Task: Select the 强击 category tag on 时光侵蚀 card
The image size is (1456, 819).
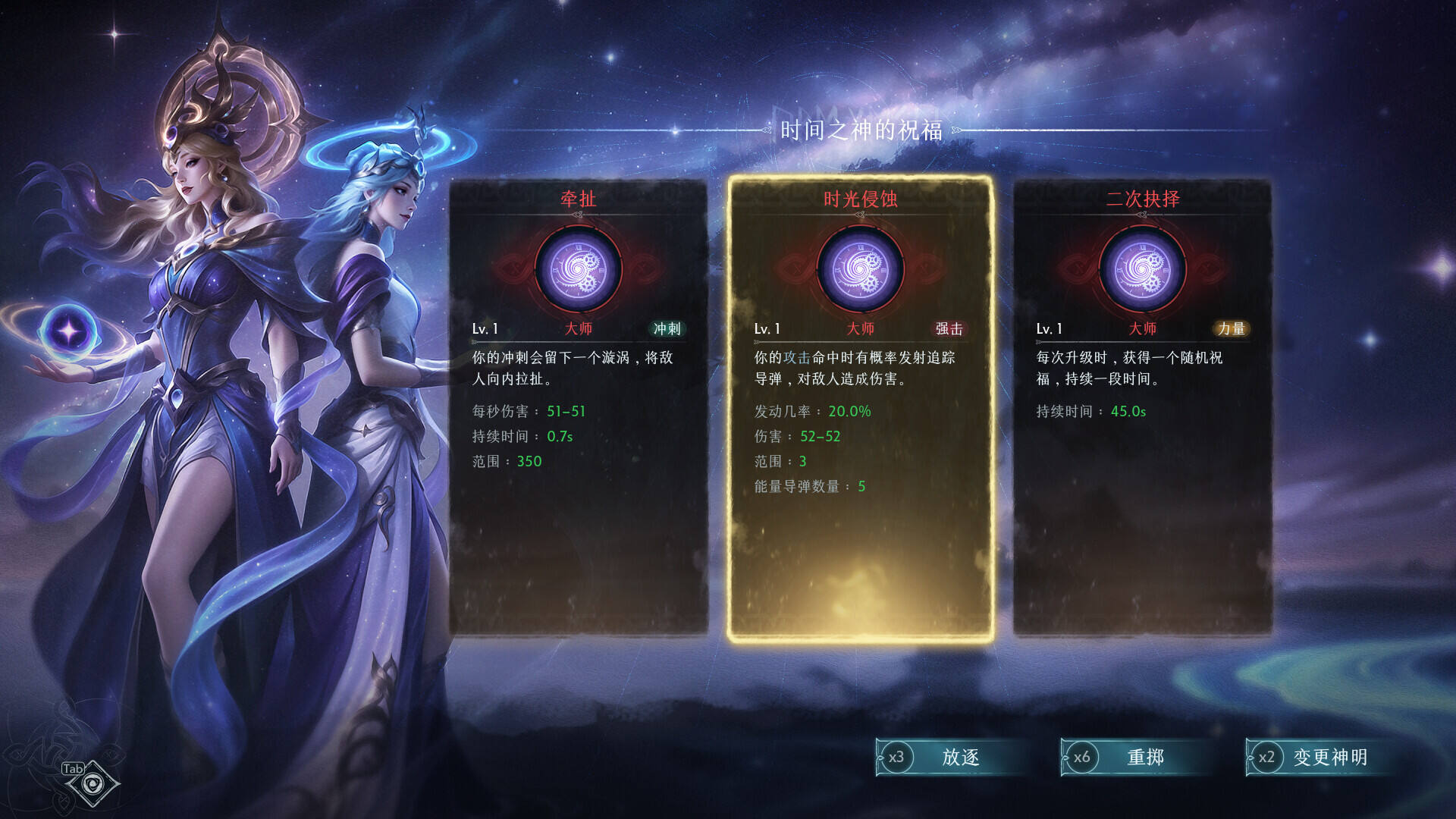Action: [x=949, y=329]
